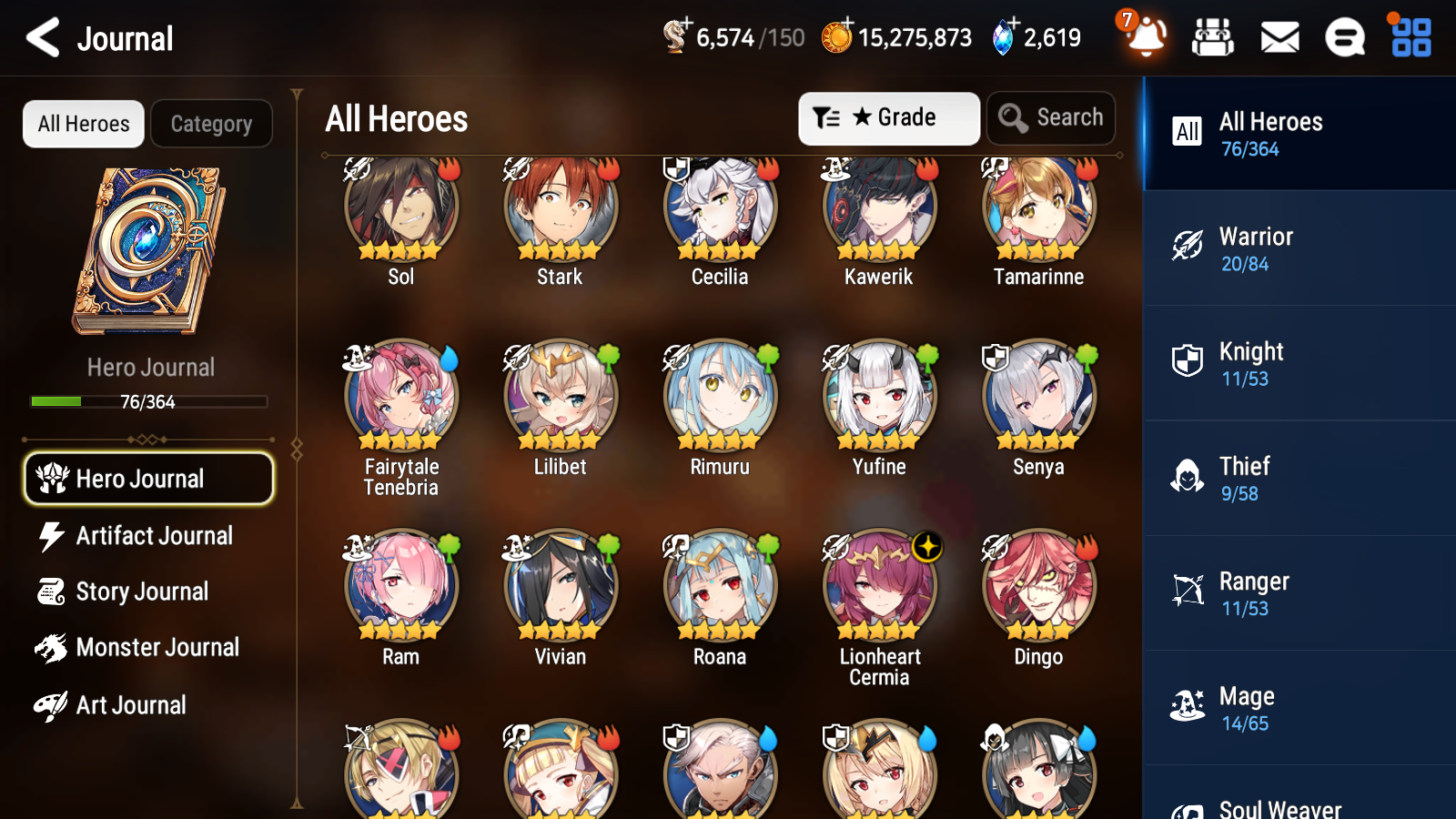Click the gold coin currency icon
Screen dimensions: 1456x819
pos(838,37)
